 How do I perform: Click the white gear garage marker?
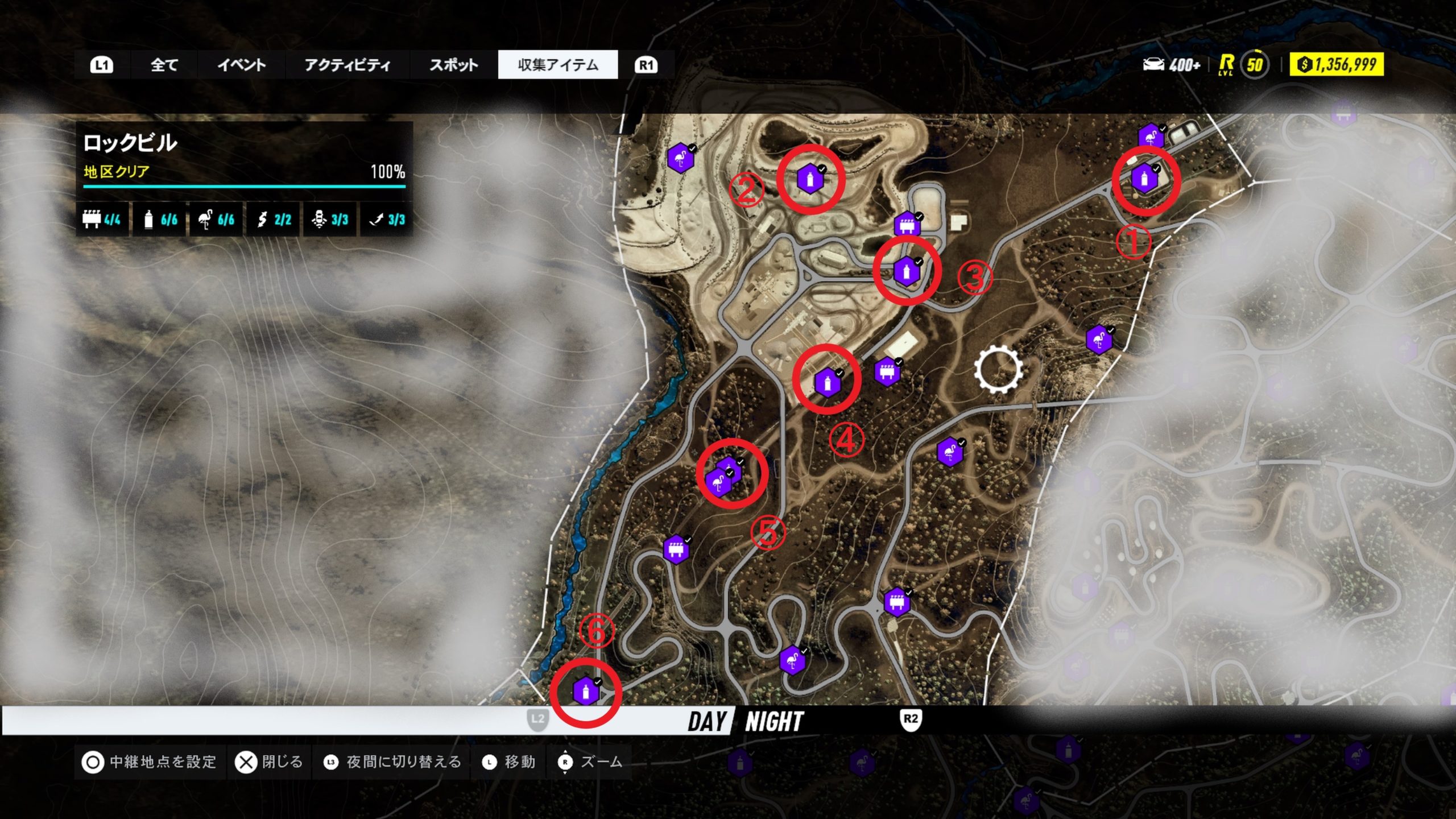pos(998,370)
